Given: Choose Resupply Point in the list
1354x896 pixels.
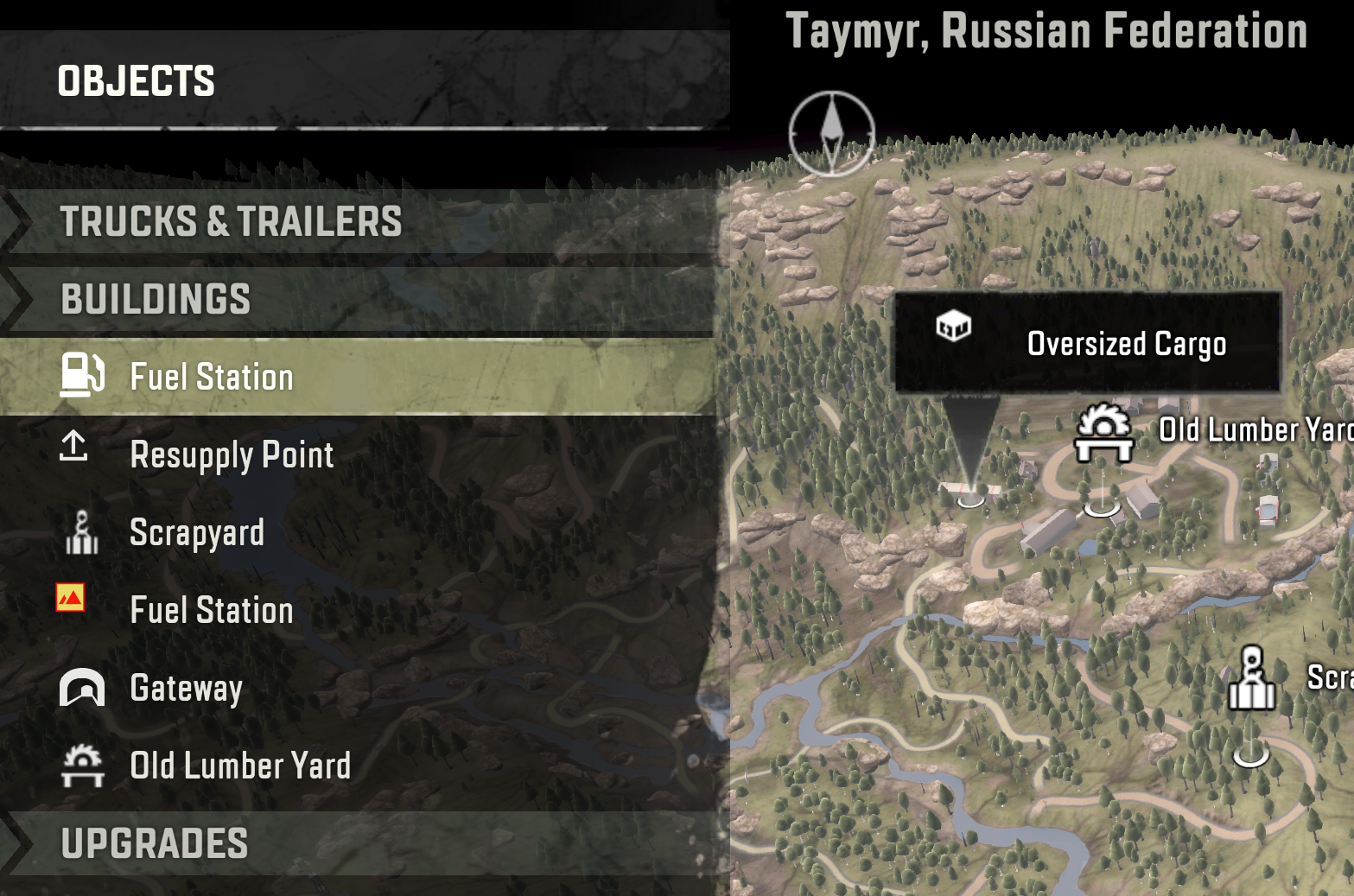Looking at the screenshot, I should (x=231, y=455).
